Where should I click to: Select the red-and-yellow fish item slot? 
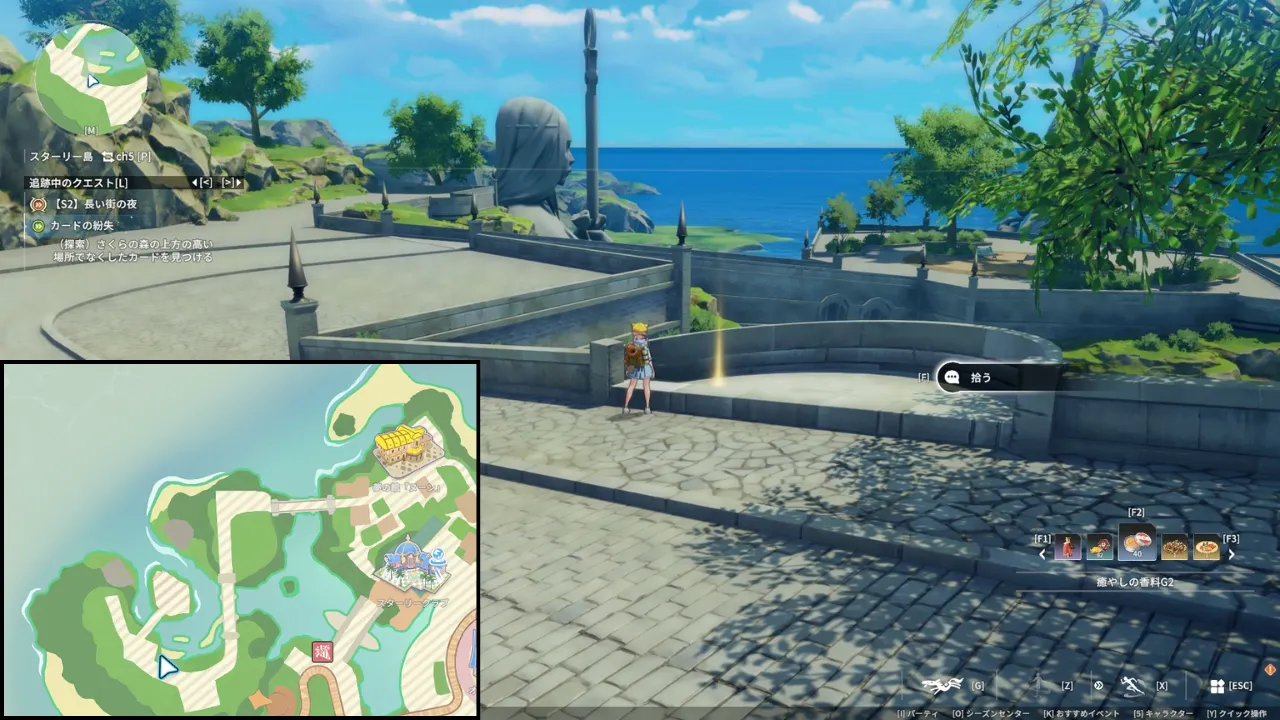pos(1100,547)
